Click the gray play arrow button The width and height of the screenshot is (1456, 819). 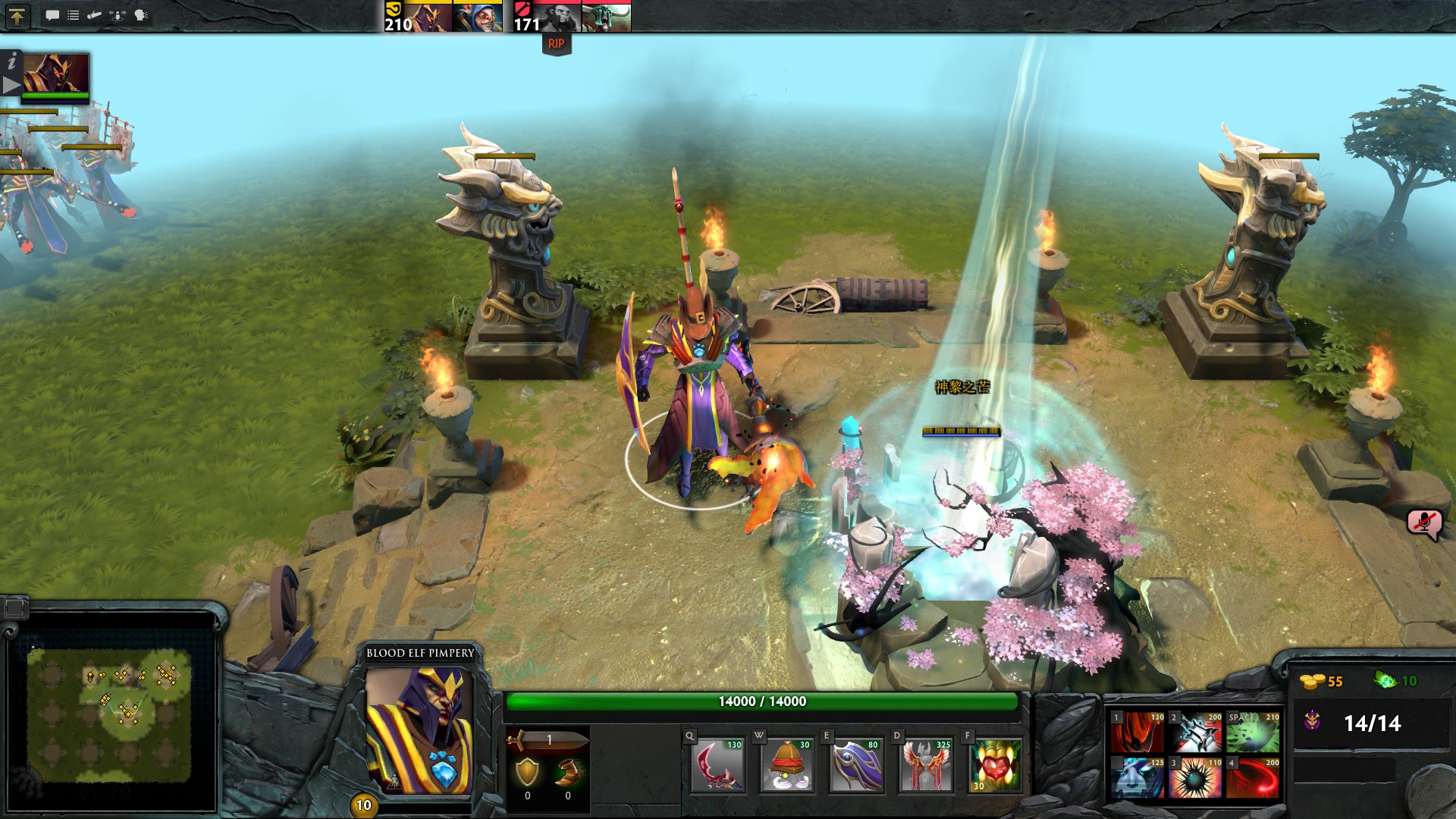pos(11,85)
